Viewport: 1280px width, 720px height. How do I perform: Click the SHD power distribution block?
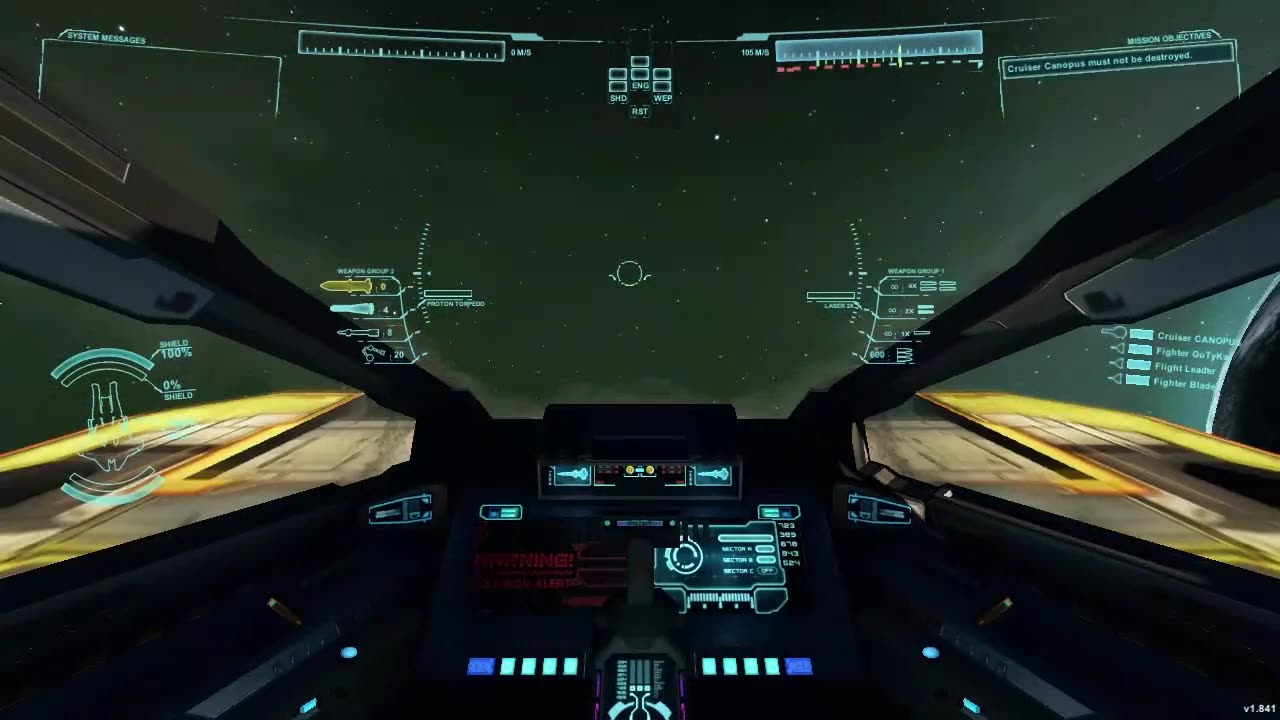pos(618,86)
